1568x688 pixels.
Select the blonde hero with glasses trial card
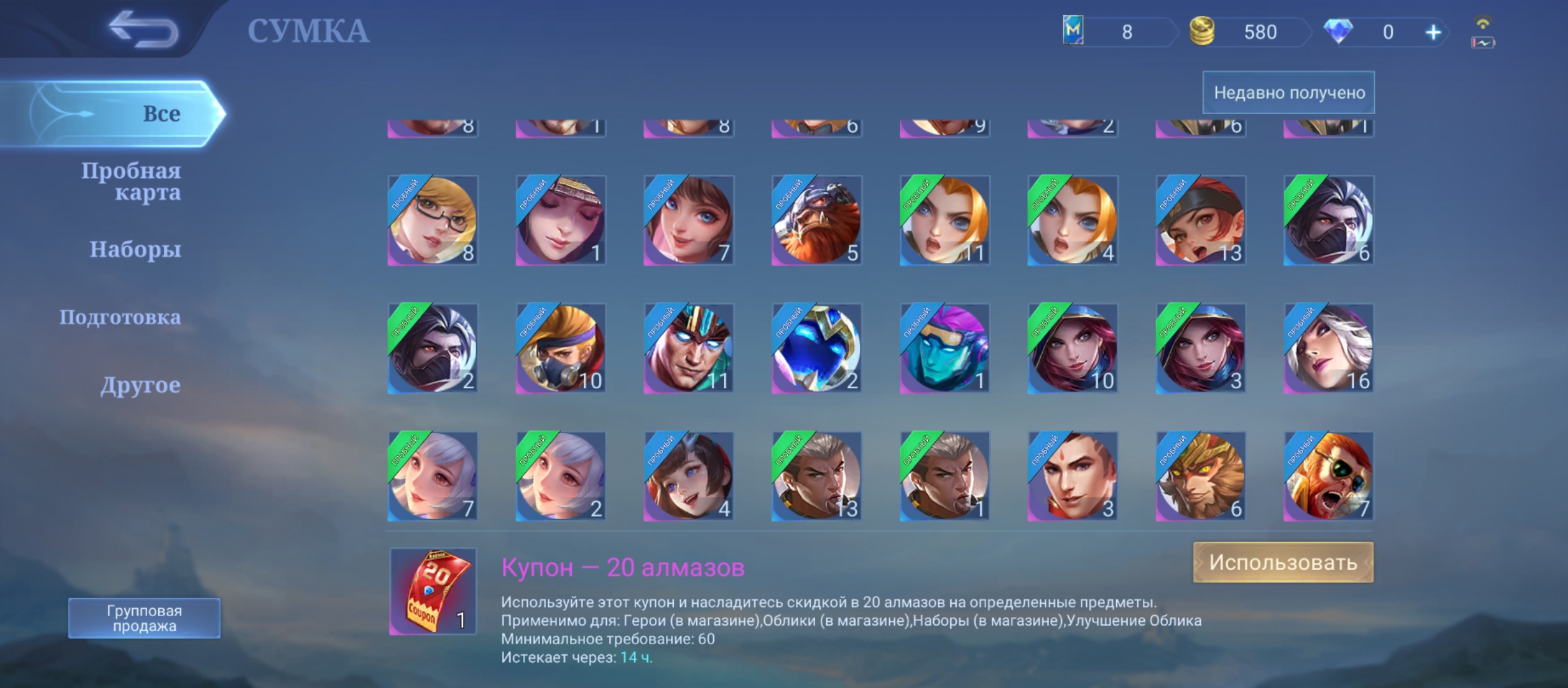(433, 220)
